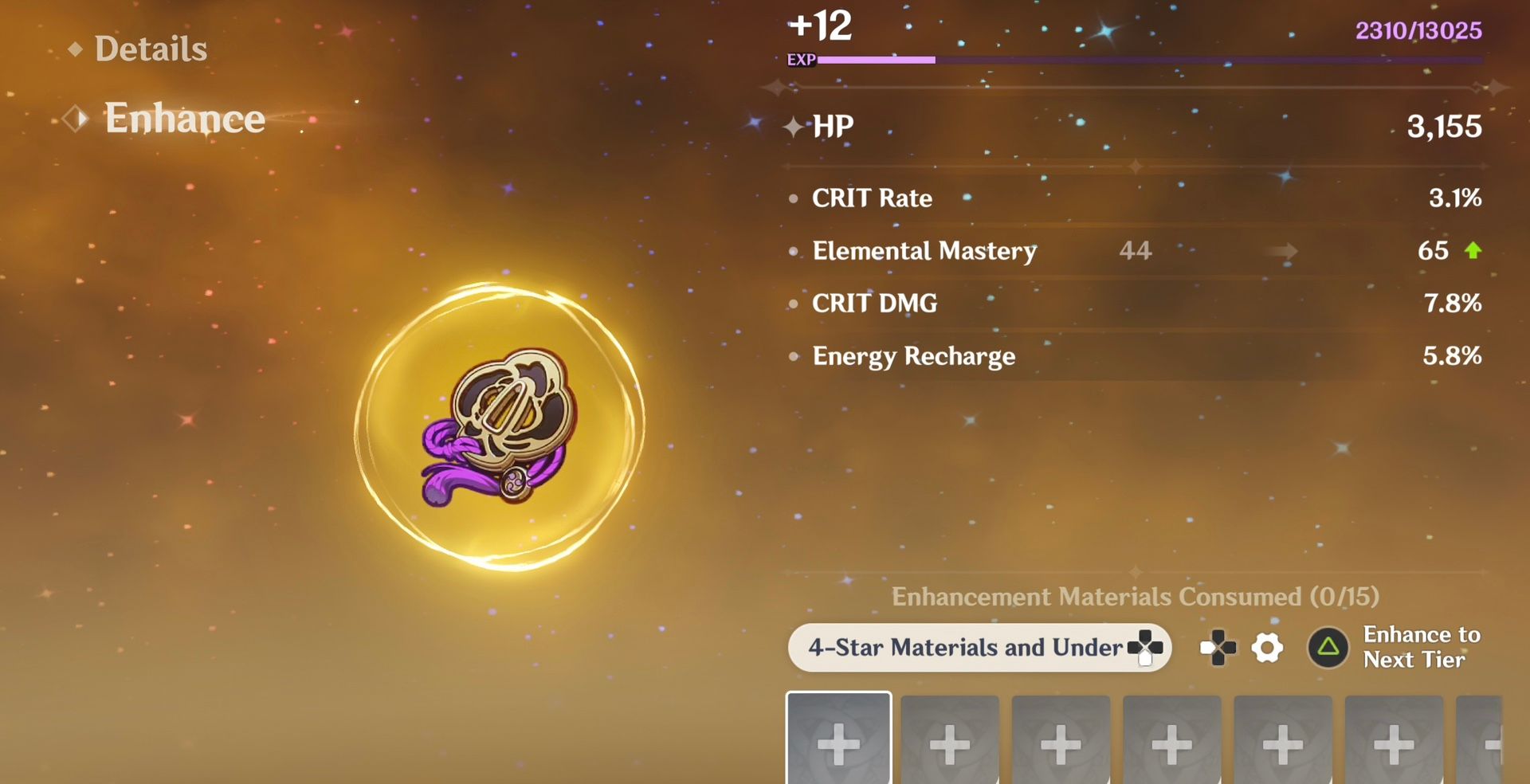Click the Enhancement Materials Consumed (0/15) label
Image resolution: width=1530 pixels, height=784 pixels.
1135,597
